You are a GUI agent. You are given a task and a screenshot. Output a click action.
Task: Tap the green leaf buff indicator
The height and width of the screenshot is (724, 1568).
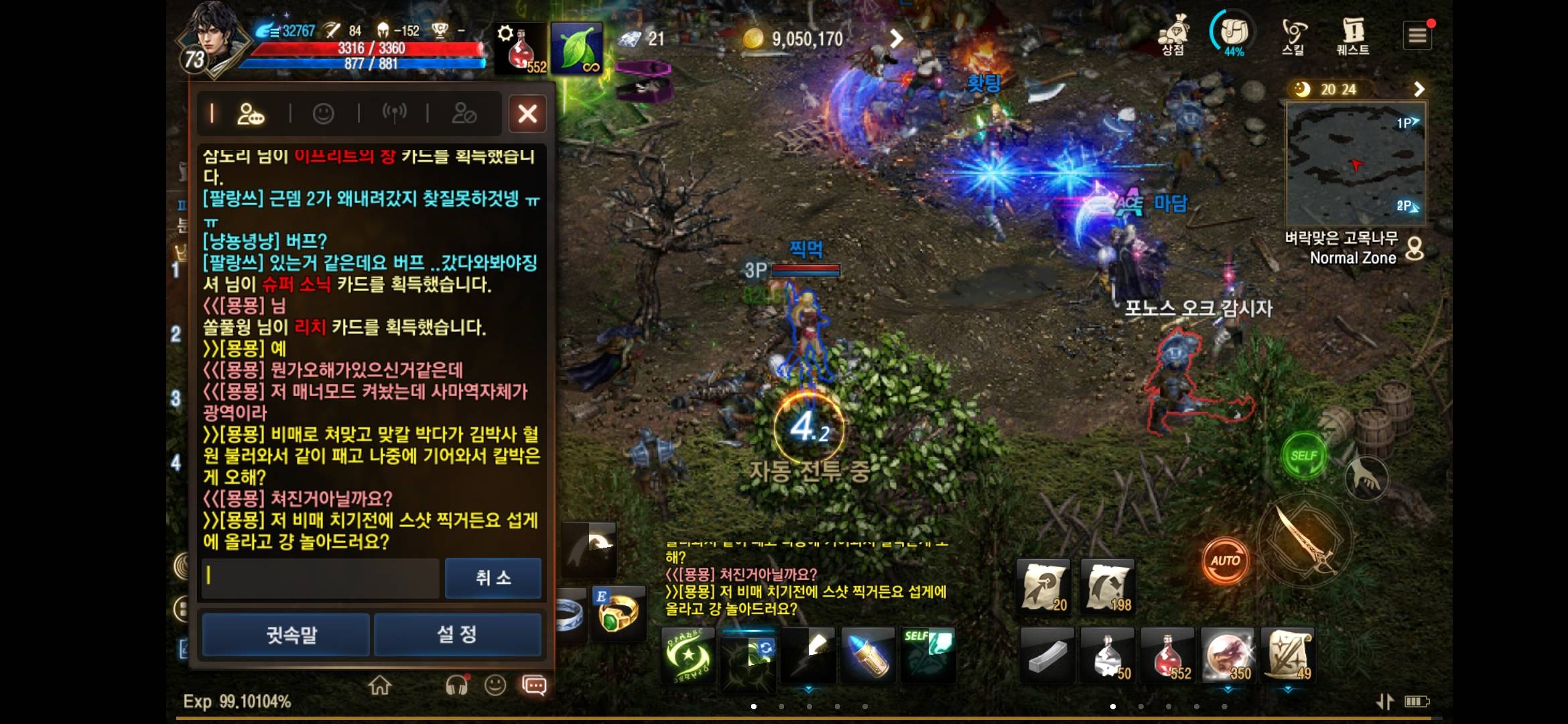pyautogui.click(x=577, y=48)
